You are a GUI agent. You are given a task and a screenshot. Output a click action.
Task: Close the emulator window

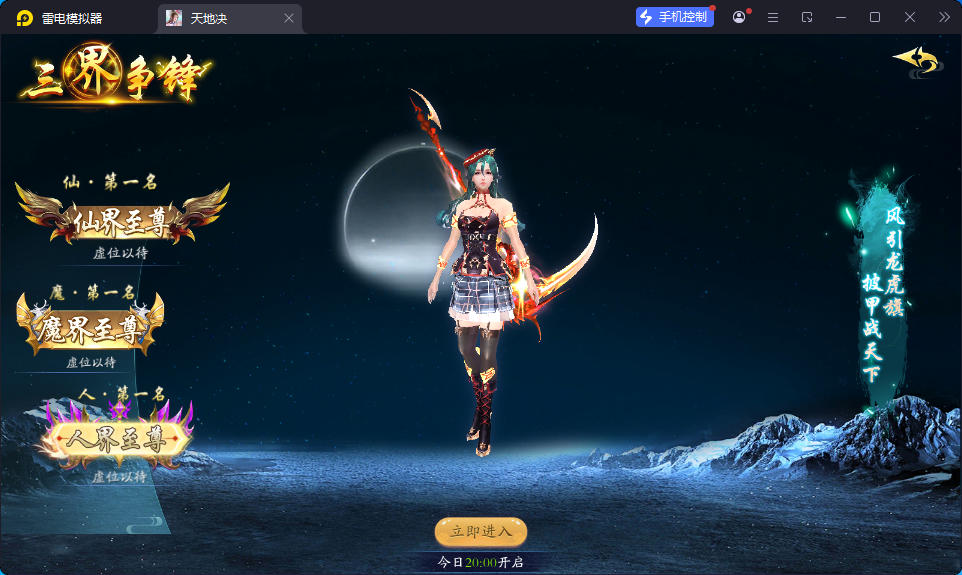click(910, 17)
